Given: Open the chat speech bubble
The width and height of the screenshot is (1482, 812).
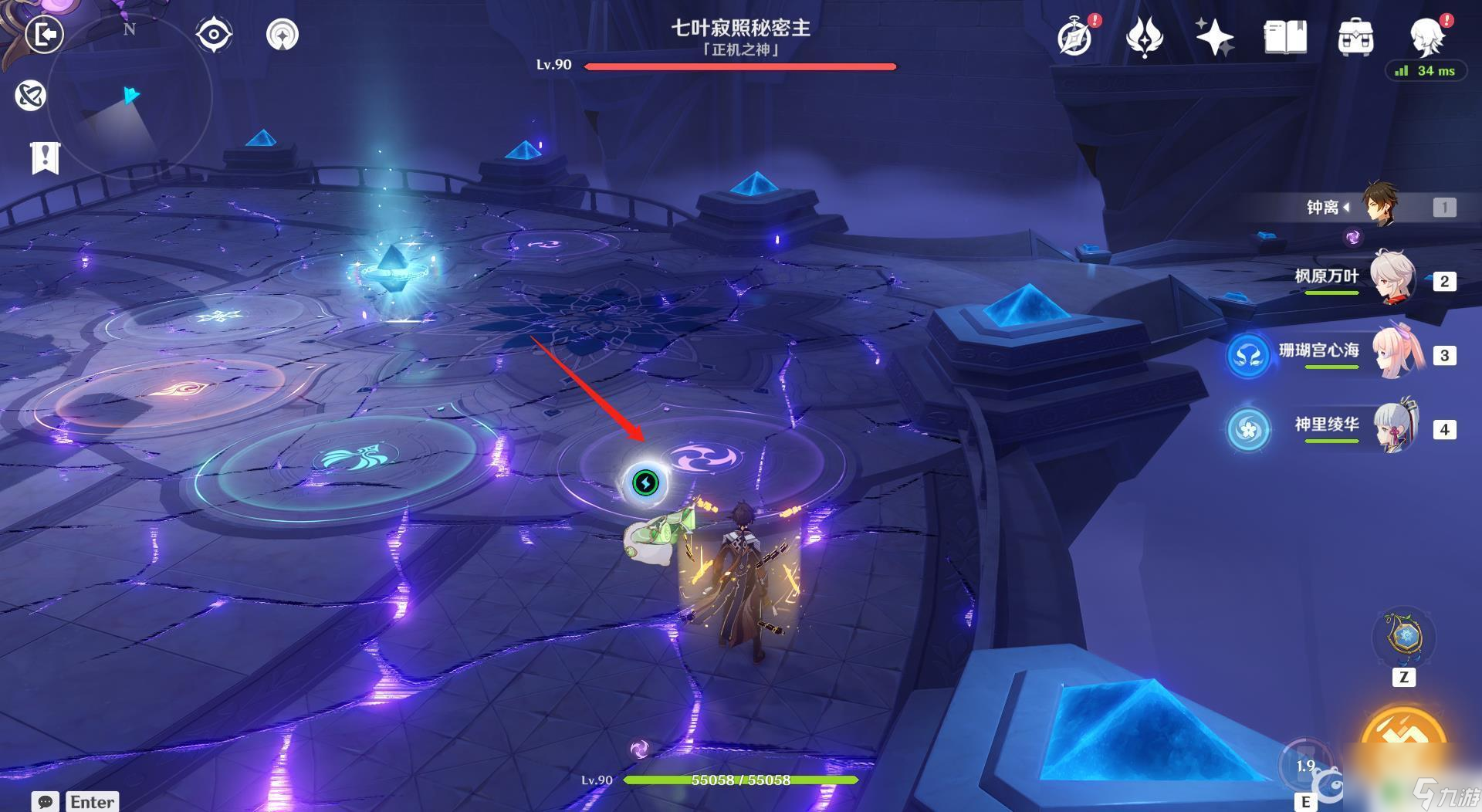Looking at the screenshot, I should 45,801.
